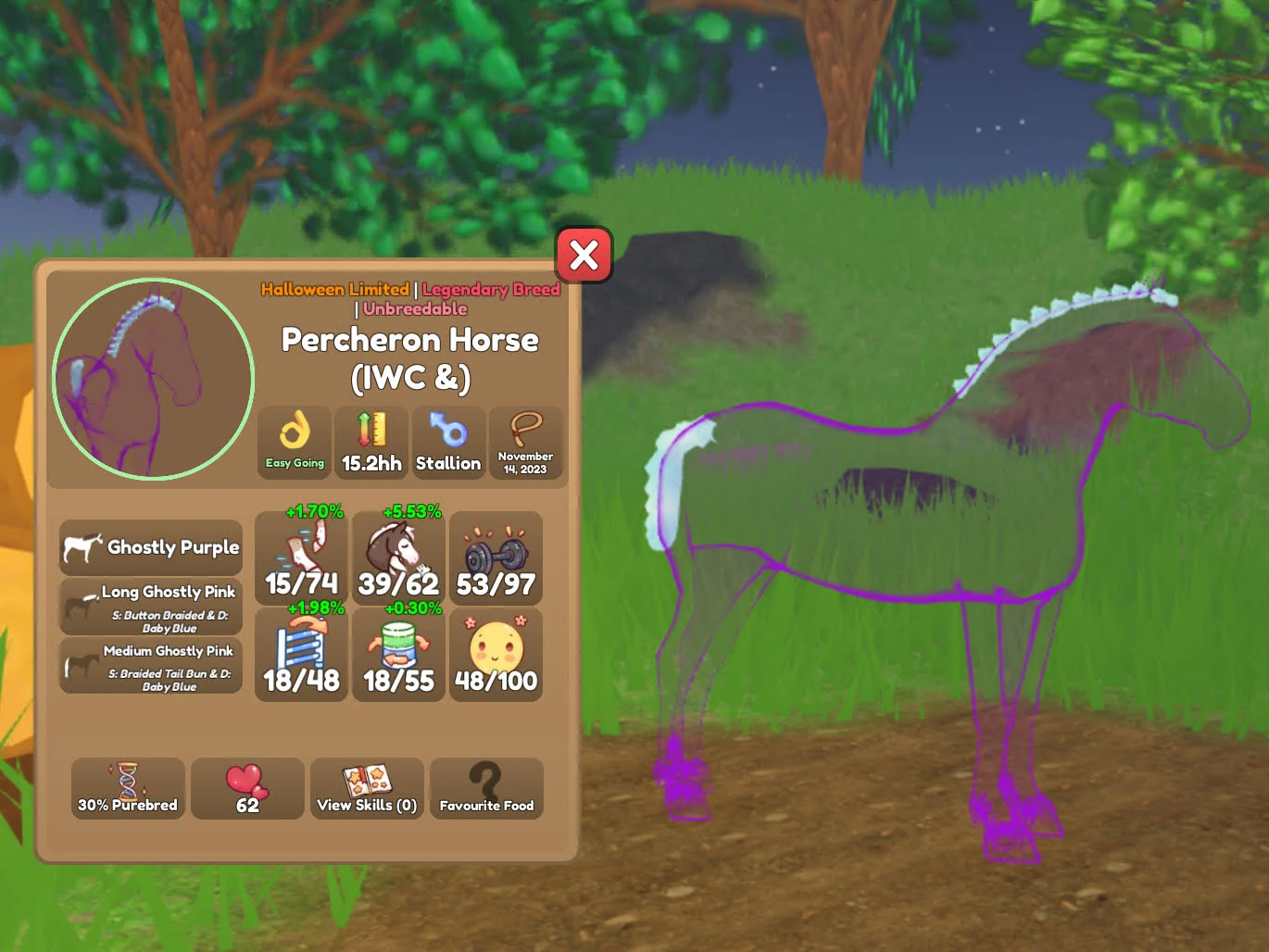Click the hearts icon showing bond level 62
1269x952 pixels.
point(247,788)
